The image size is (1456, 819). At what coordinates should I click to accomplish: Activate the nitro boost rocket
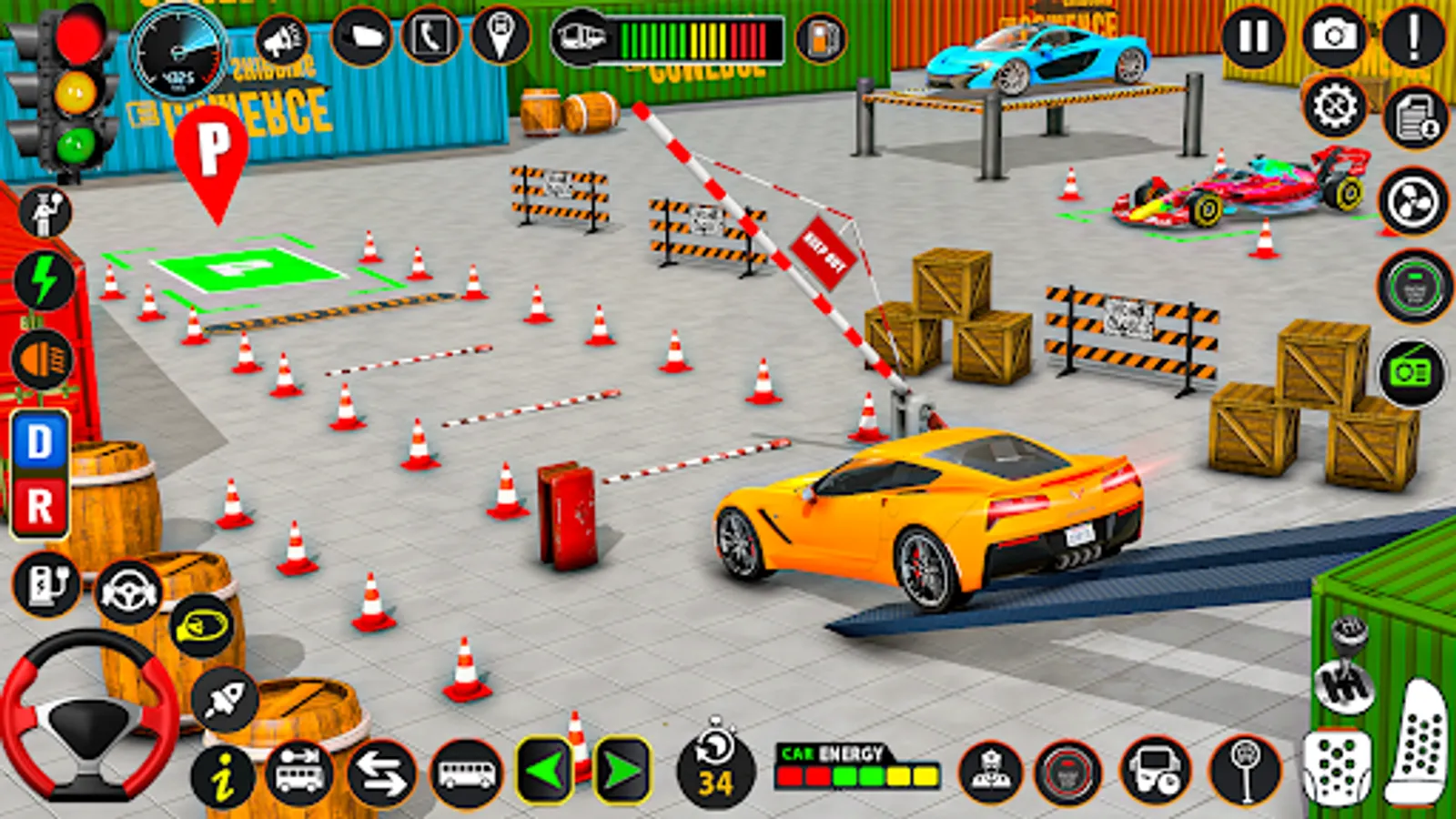pyautogui.click(x=226, y=696)
